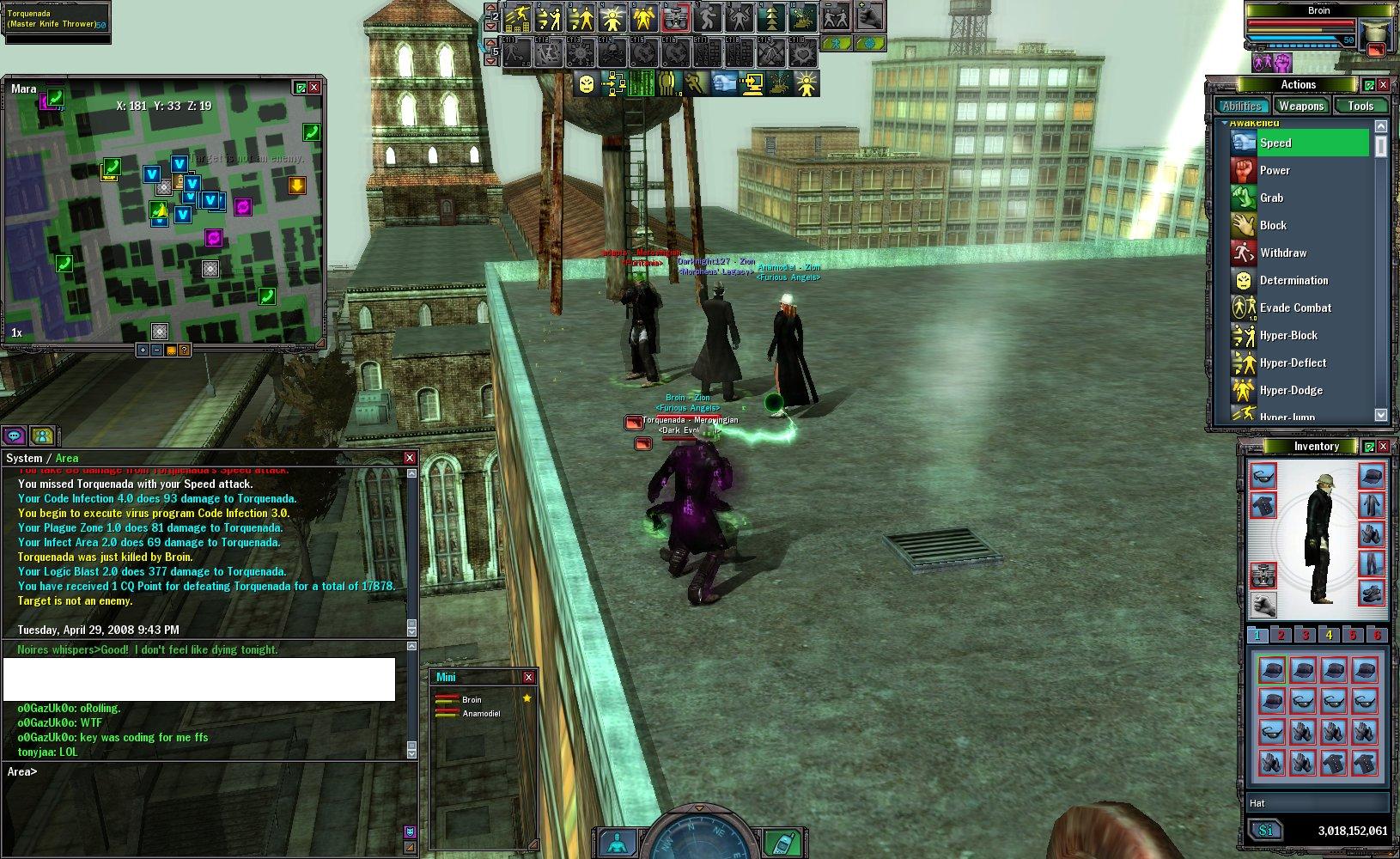Image resolution: width=1400 pixels, height=859 pixels.
Task: Select Anamodiel in the Mini team list
Action: click(x=481, y=714)
